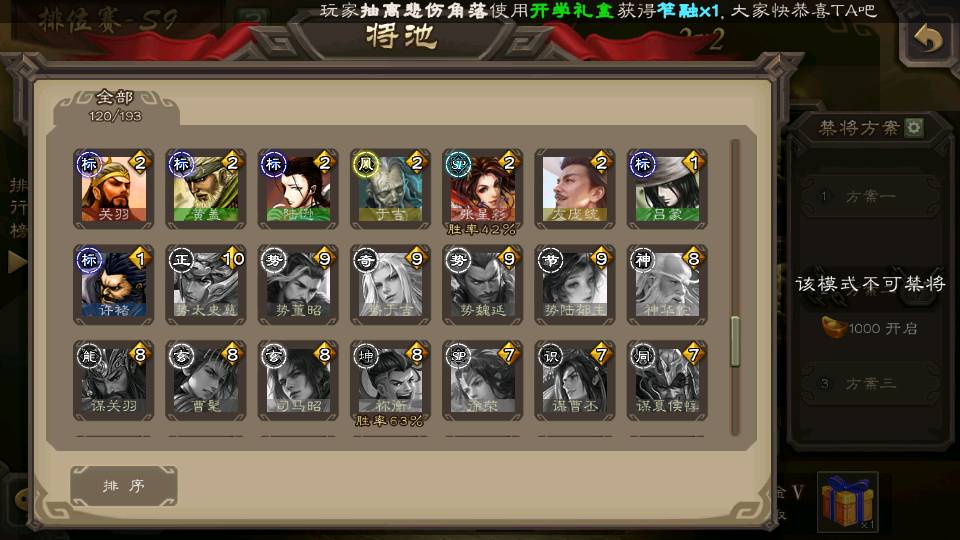
Task: Pick the 陆逊 hero card
Action: pos(297,188)
